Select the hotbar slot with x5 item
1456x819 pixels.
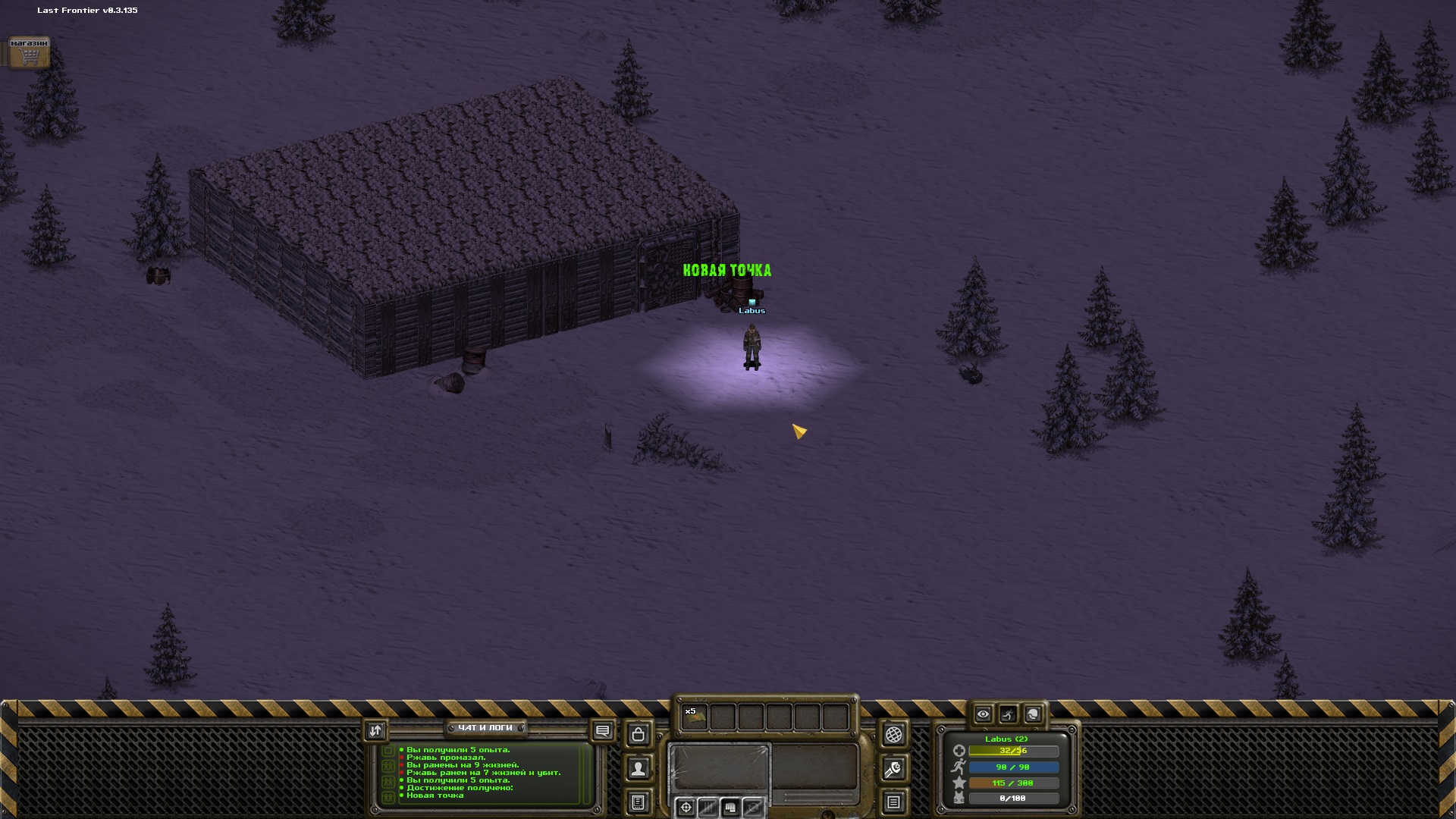(695, 717)
